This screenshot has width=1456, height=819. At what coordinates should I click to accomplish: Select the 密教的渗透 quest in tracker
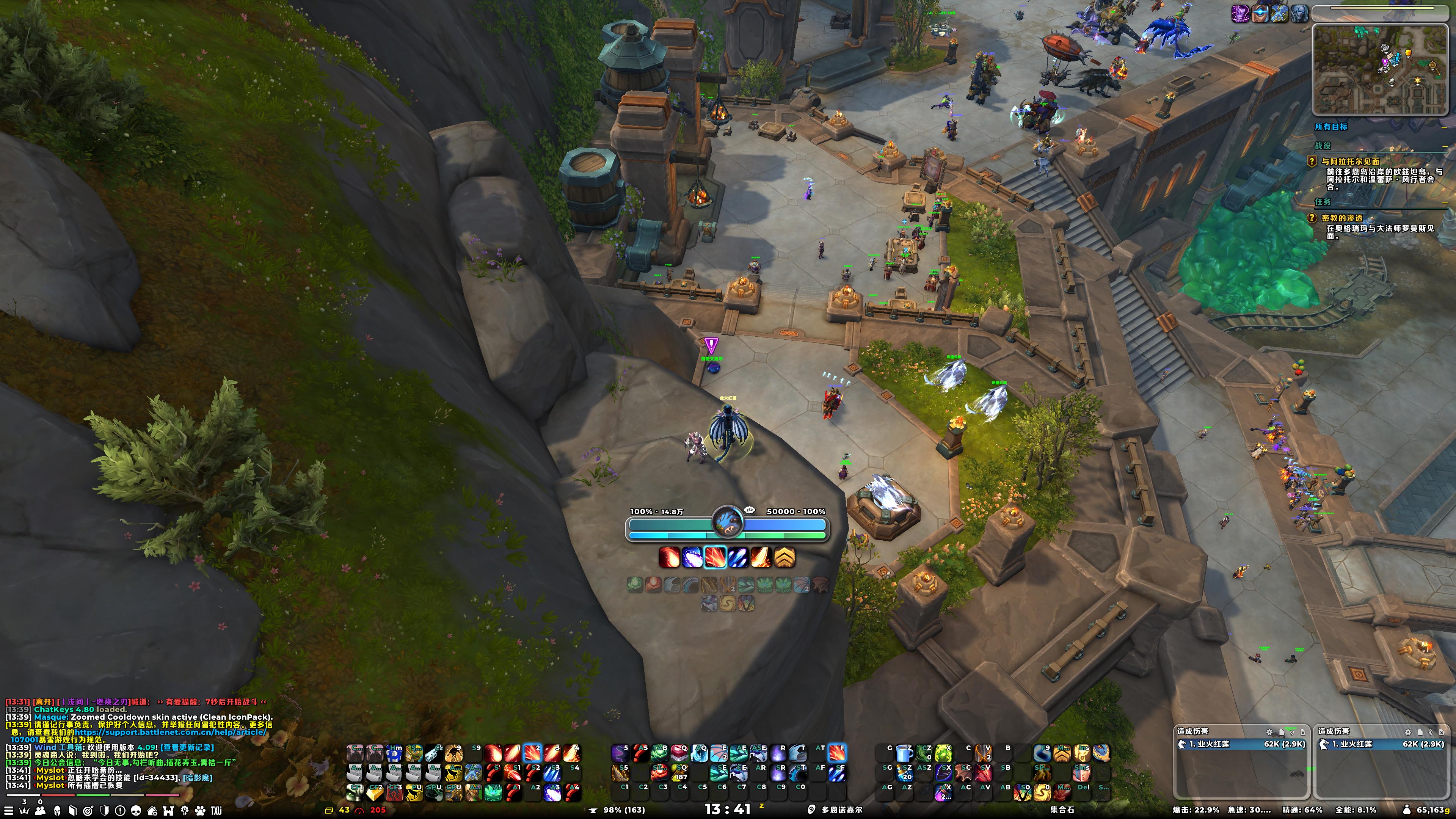pyautogui.click(x=1342, y=218)
